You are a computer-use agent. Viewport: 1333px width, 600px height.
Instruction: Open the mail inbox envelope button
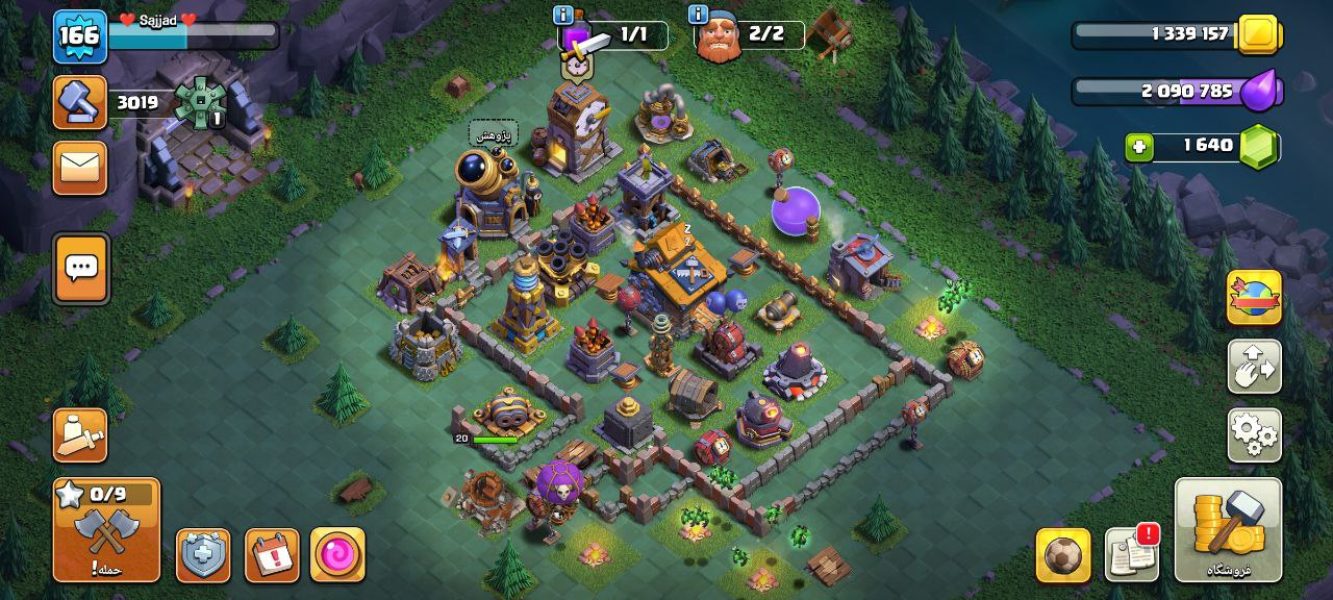click(80, 167)
